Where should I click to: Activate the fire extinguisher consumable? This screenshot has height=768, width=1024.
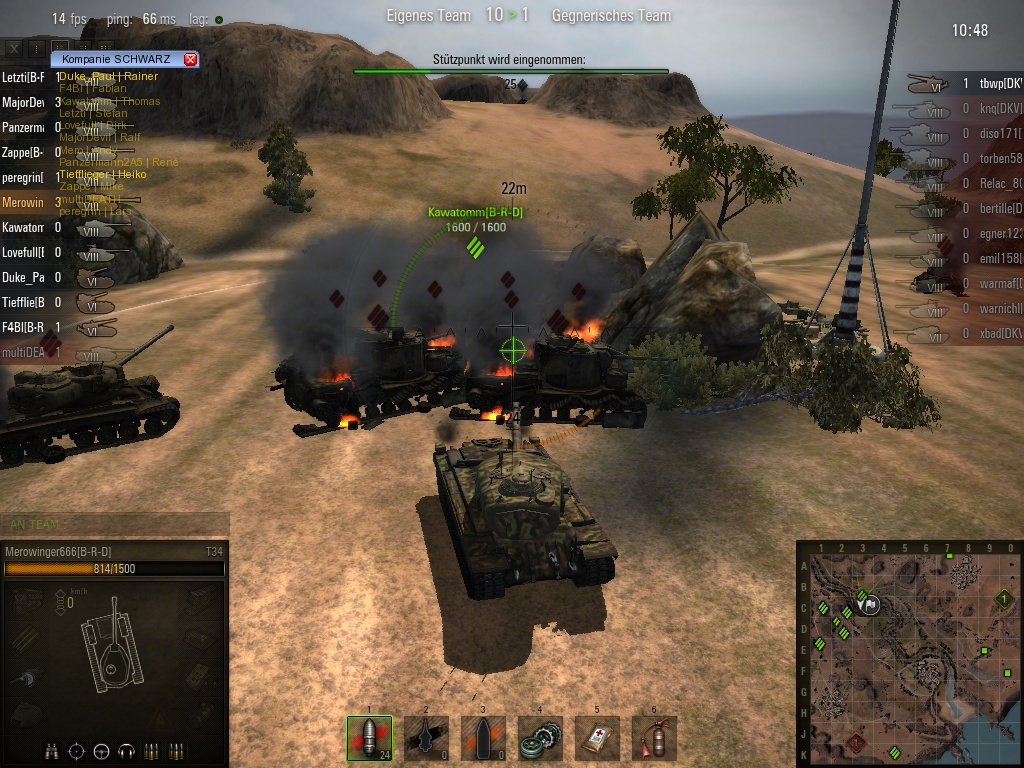tap(654, 738)
